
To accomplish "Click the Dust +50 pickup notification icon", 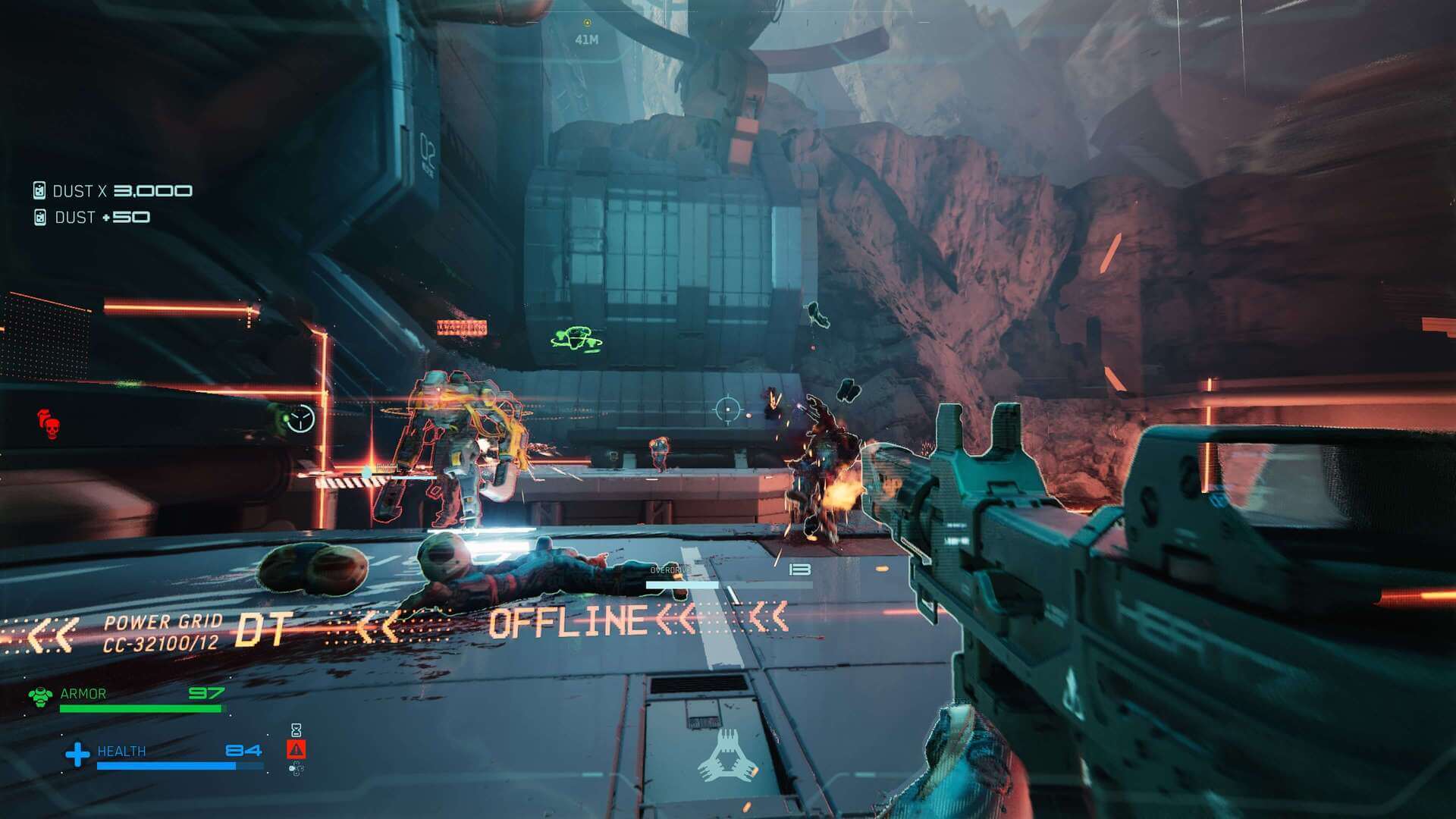I will tap(40, 218).
